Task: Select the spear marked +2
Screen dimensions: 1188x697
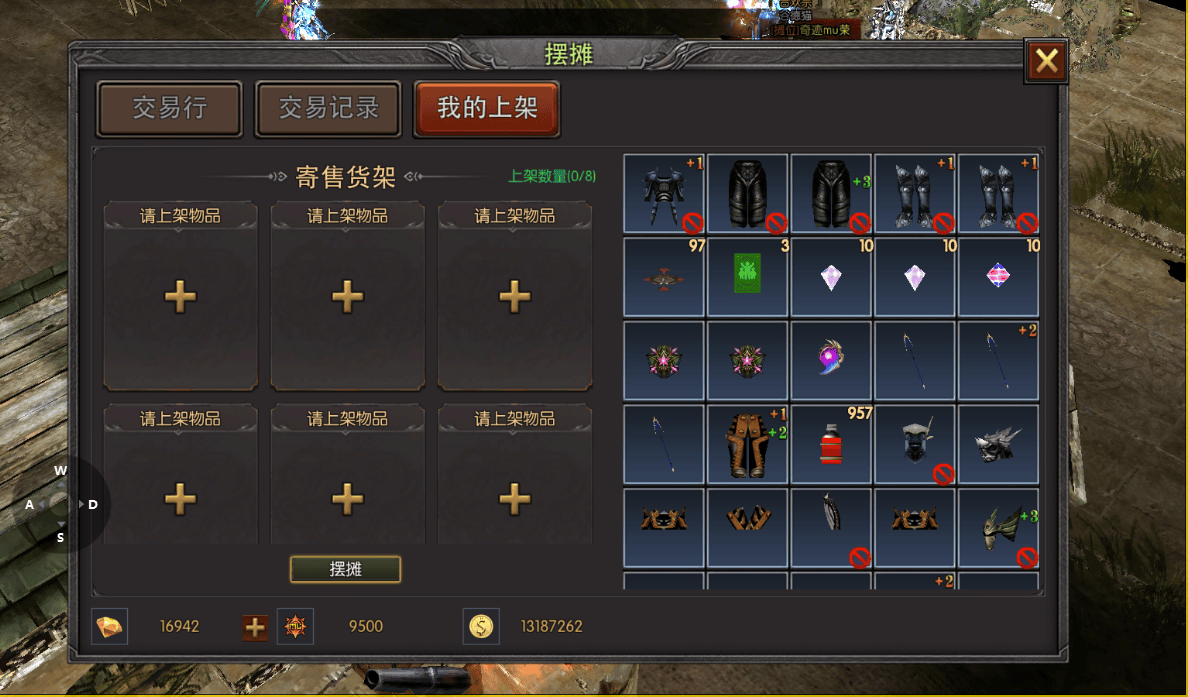Action: pos(998,360)
